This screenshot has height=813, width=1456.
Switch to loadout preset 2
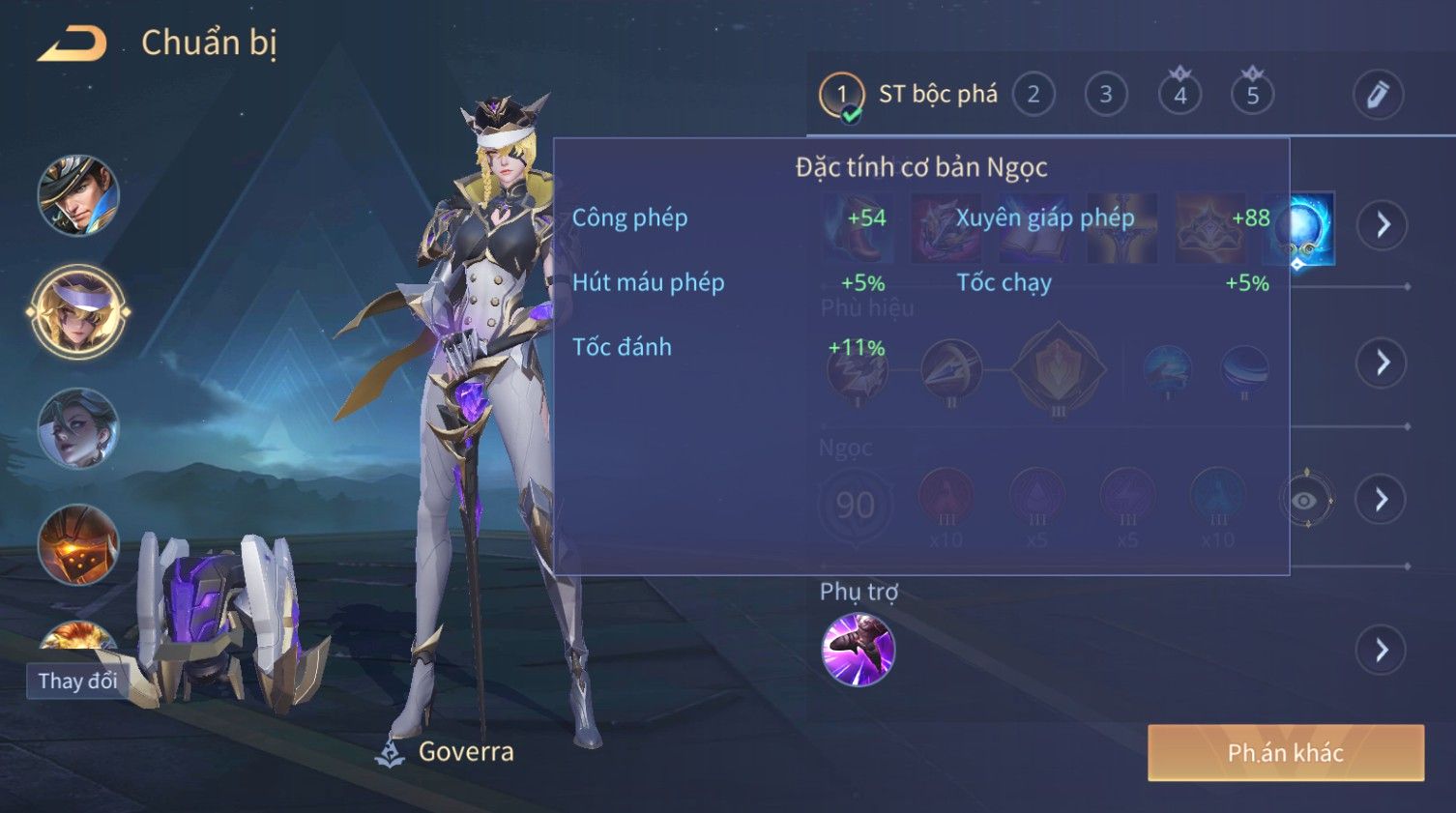(1033, 95)
